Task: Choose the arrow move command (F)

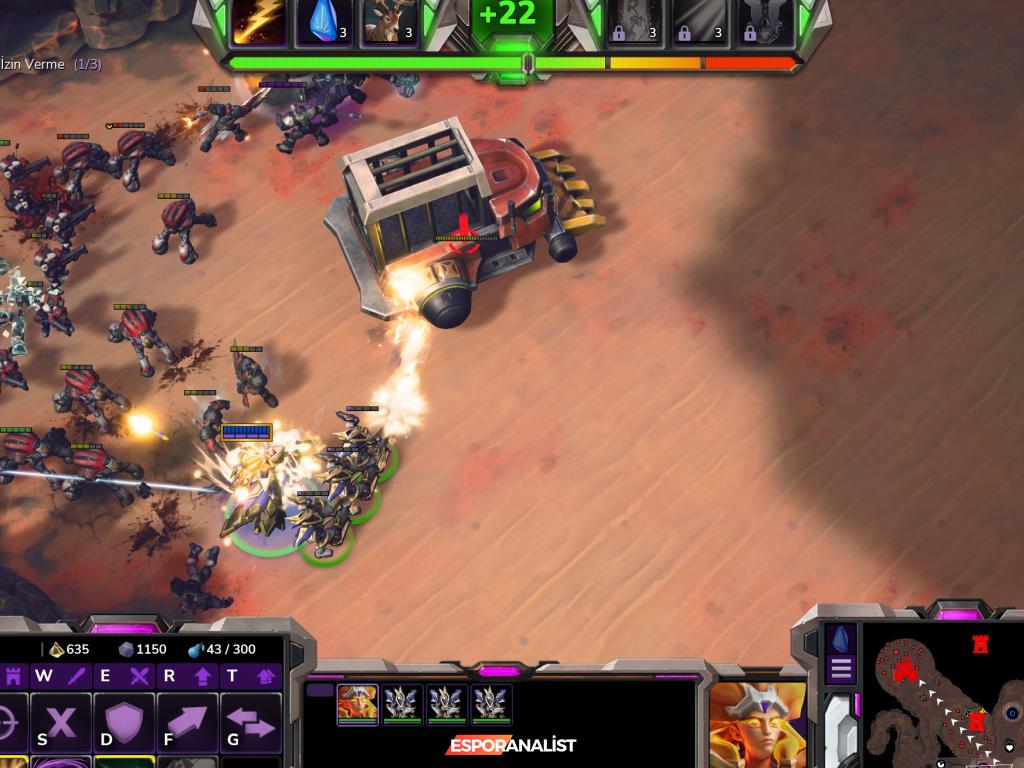Action: pos(187,720)
